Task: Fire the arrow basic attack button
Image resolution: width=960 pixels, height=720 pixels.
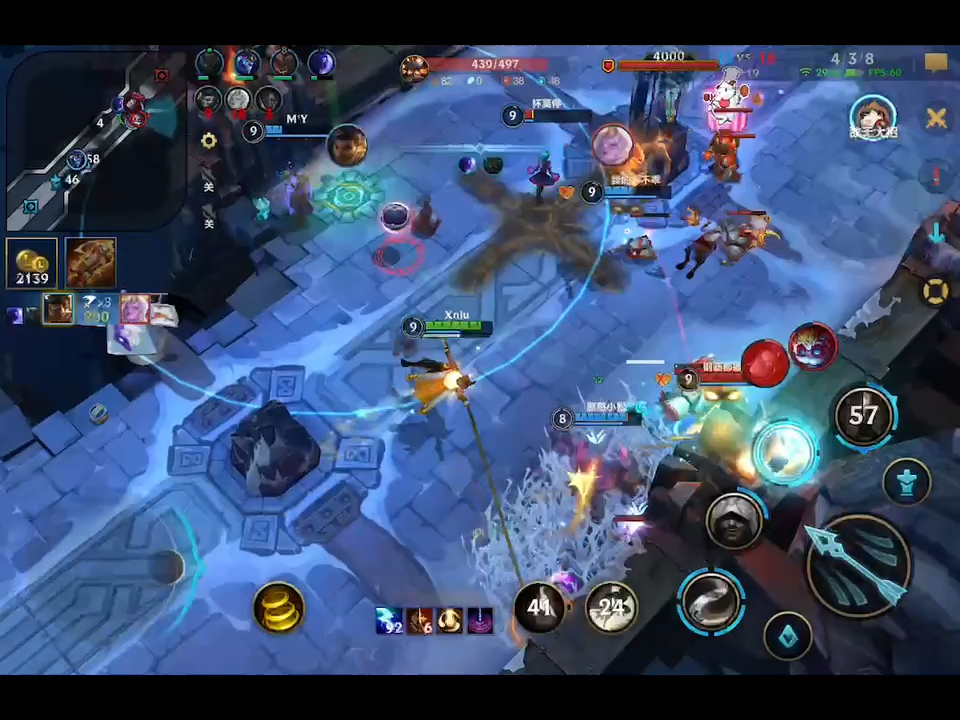Action: pyautogui.click(x=858, y=566)
